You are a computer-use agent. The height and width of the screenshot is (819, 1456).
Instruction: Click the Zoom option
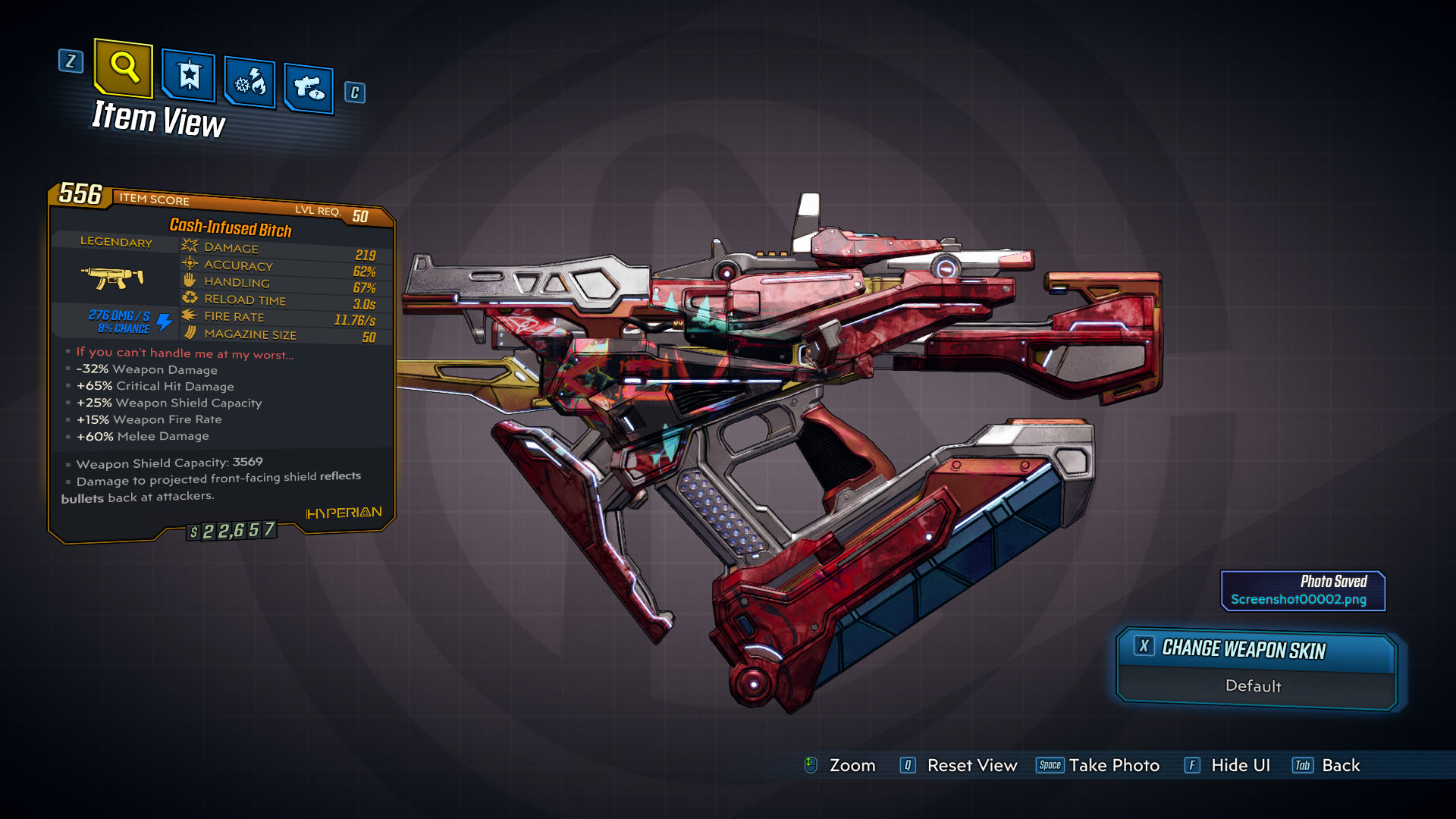pos(840,765)
